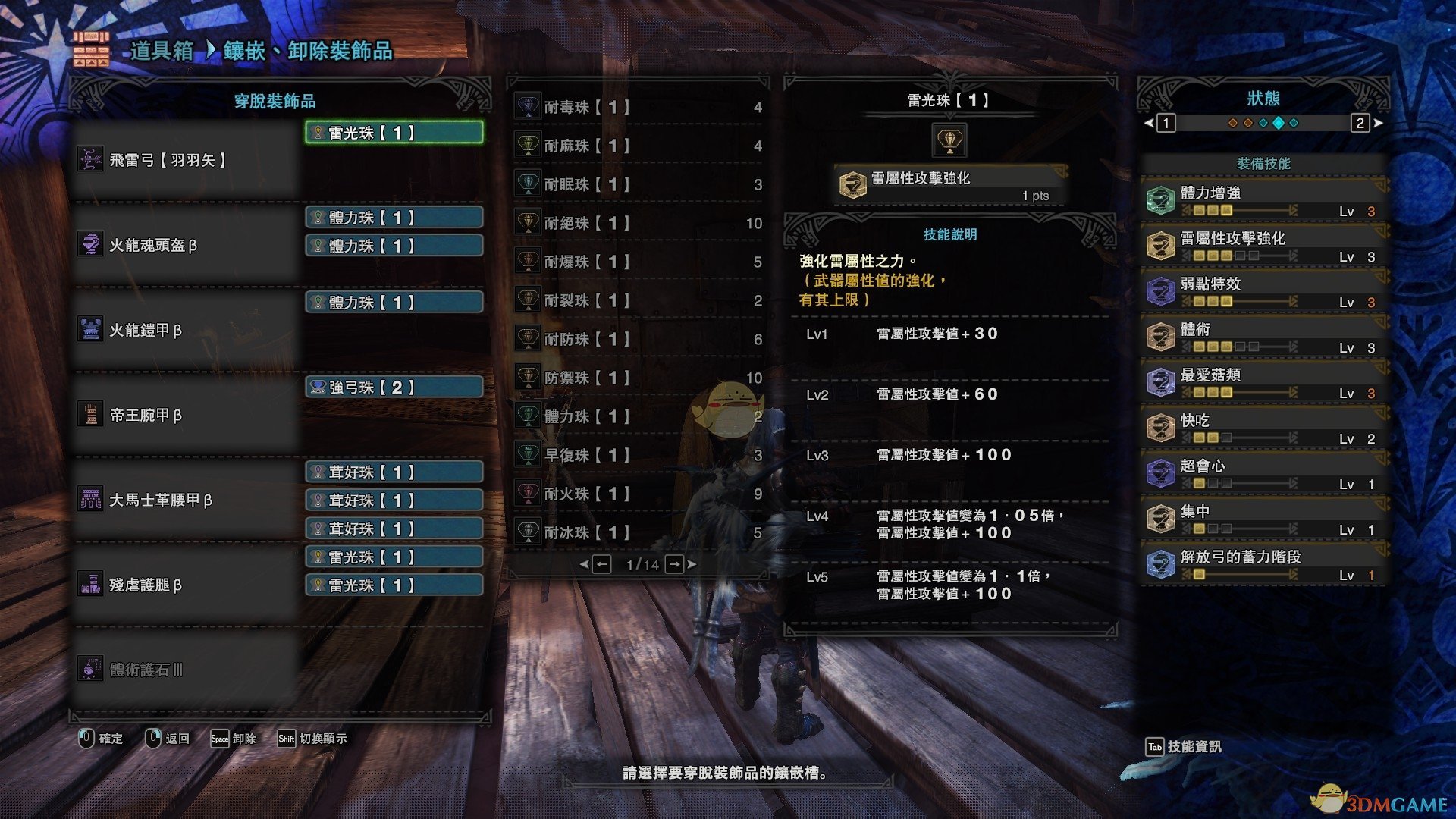
Task: Go to the previous decoration list page
Action: point(601,564)
